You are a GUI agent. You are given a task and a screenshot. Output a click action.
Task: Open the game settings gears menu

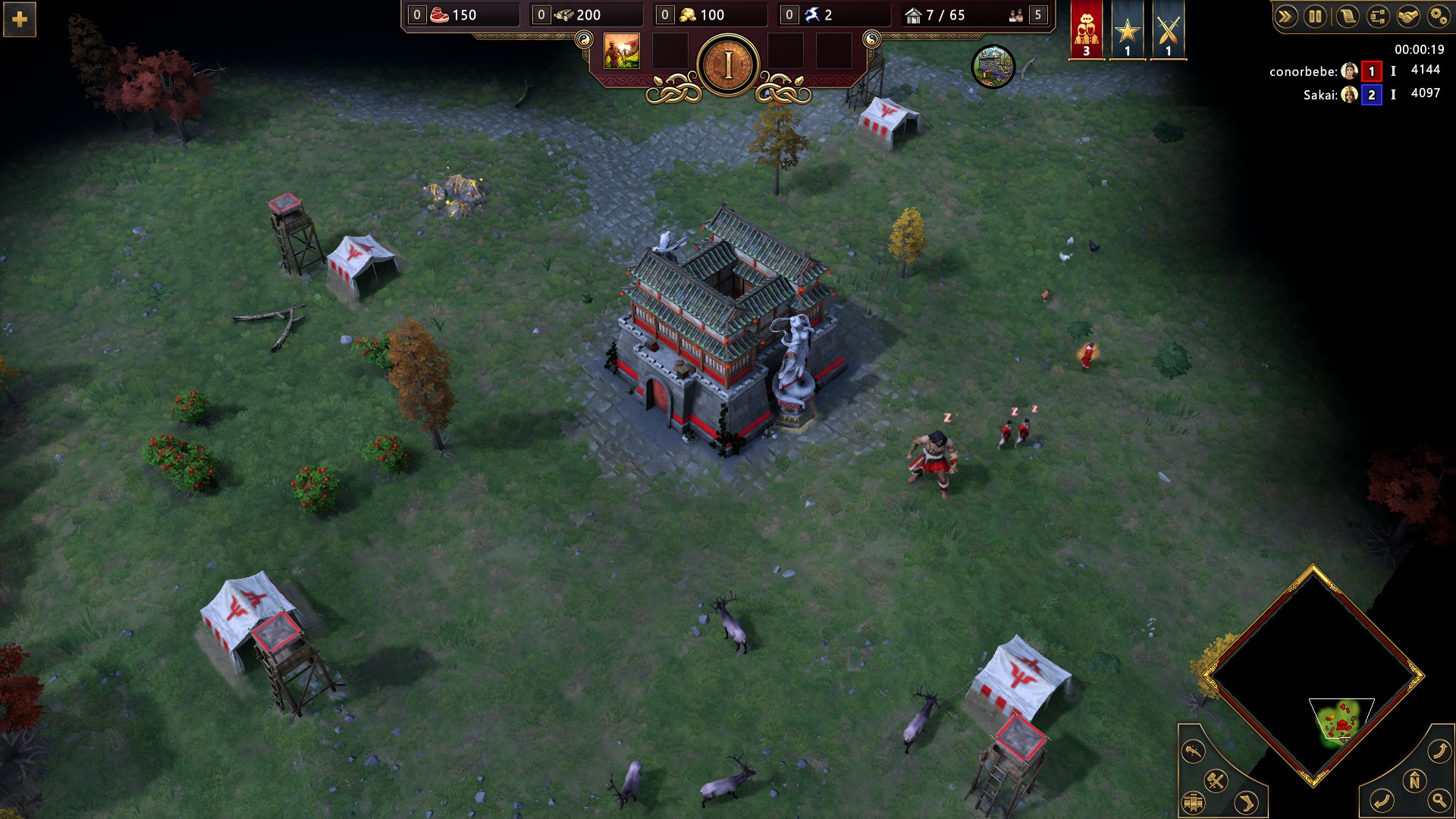(x=1439, y=16)
